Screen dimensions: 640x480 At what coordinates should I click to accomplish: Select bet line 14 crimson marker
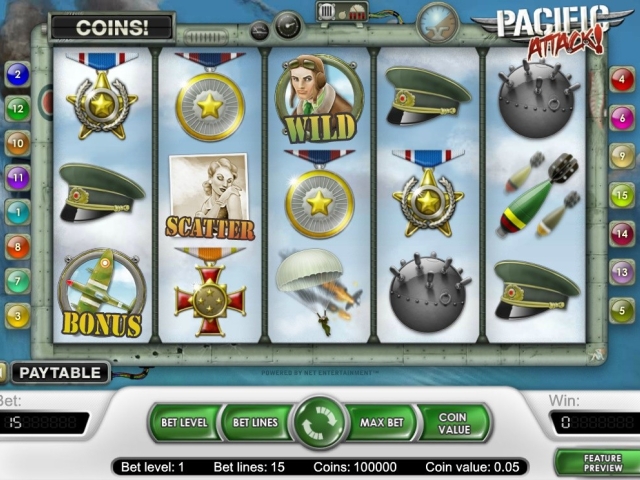[621, 233]
